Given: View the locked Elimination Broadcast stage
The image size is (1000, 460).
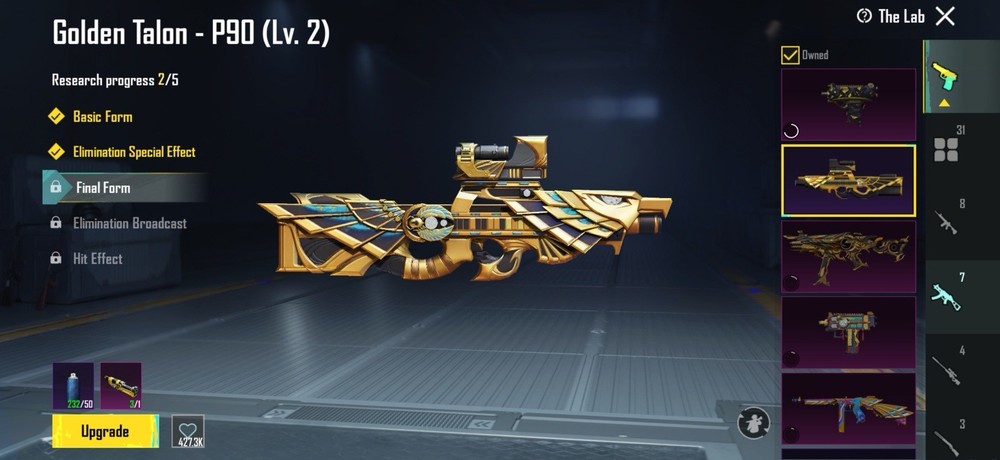Looking at the screenshot, I should coord(129,223).
